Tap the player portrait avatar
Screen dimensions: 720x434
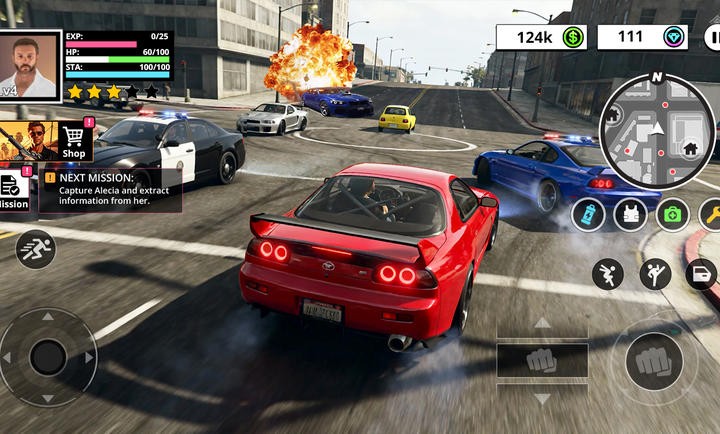(29, 64)
